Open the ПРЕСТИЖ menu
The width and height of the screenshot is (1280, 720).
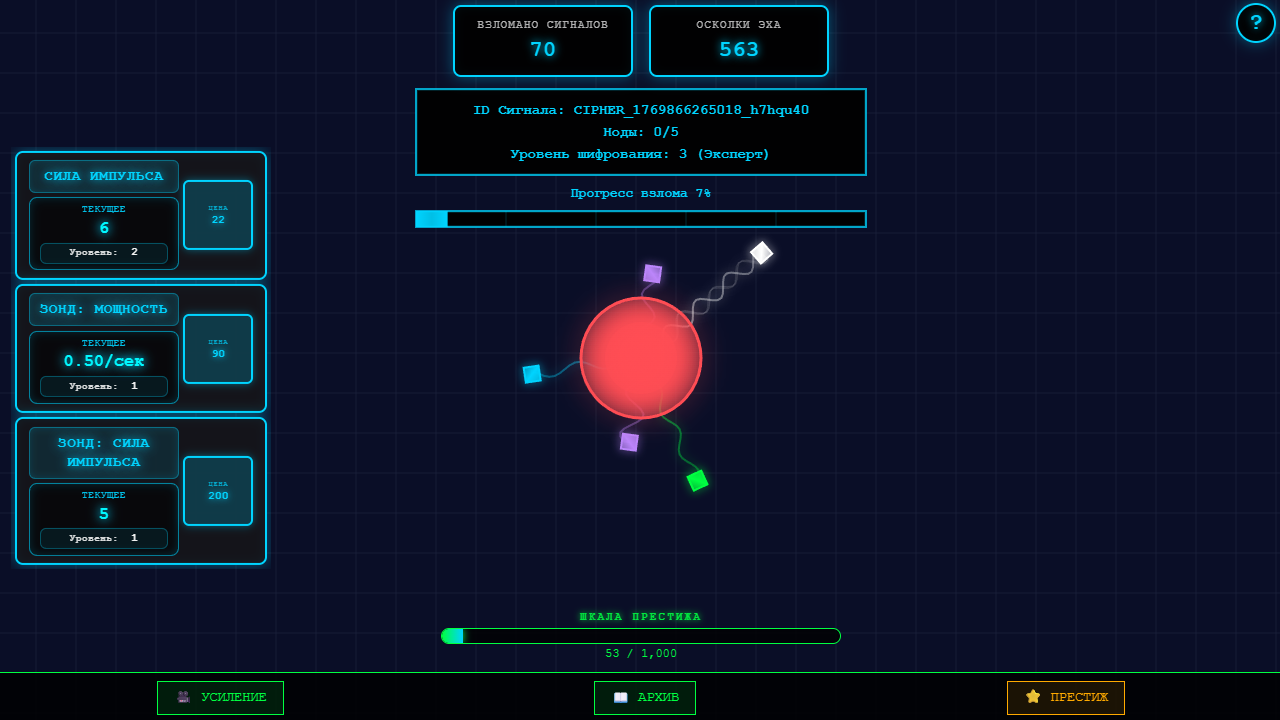tap(1066, 697)
